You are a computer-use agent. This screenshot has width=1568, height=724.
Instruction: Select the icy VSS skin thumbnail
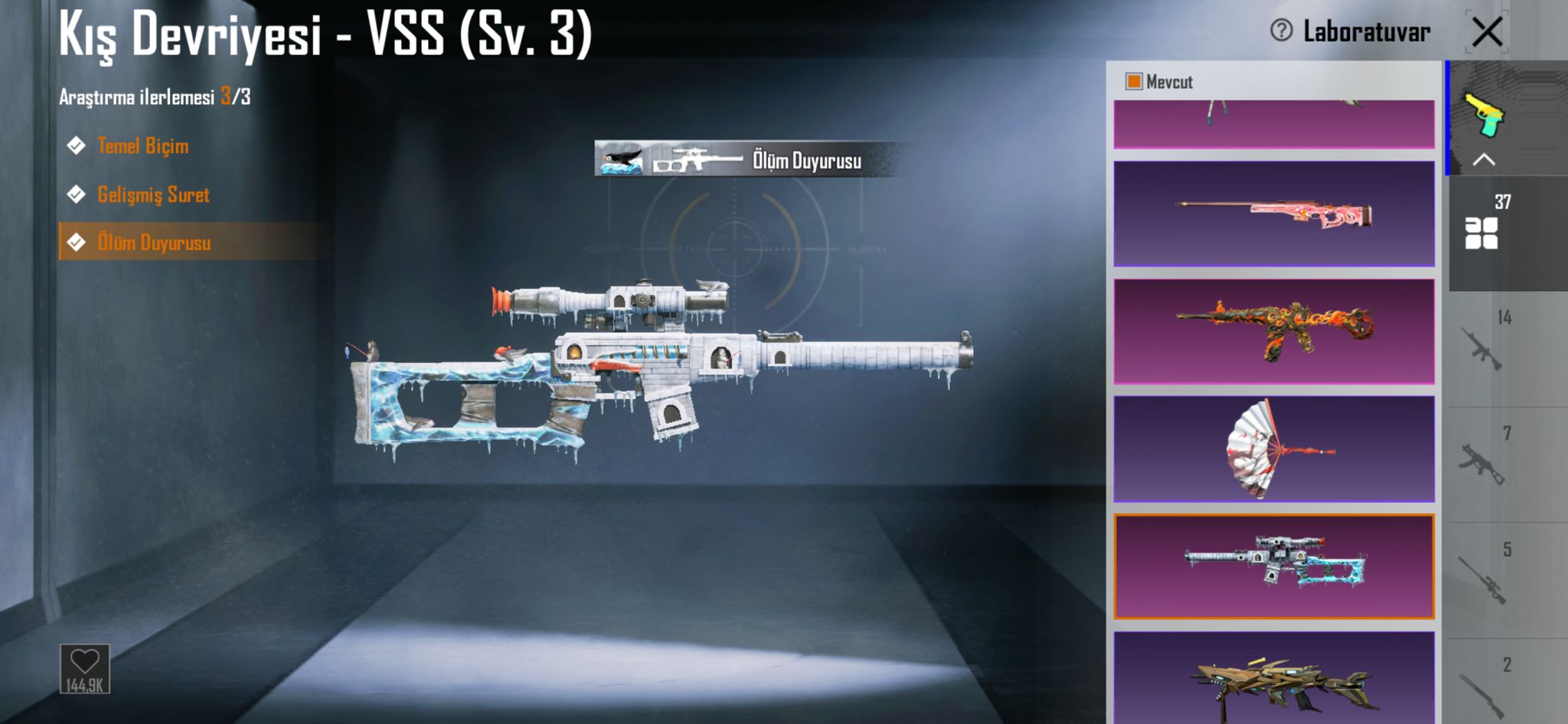coord(1273,567)
